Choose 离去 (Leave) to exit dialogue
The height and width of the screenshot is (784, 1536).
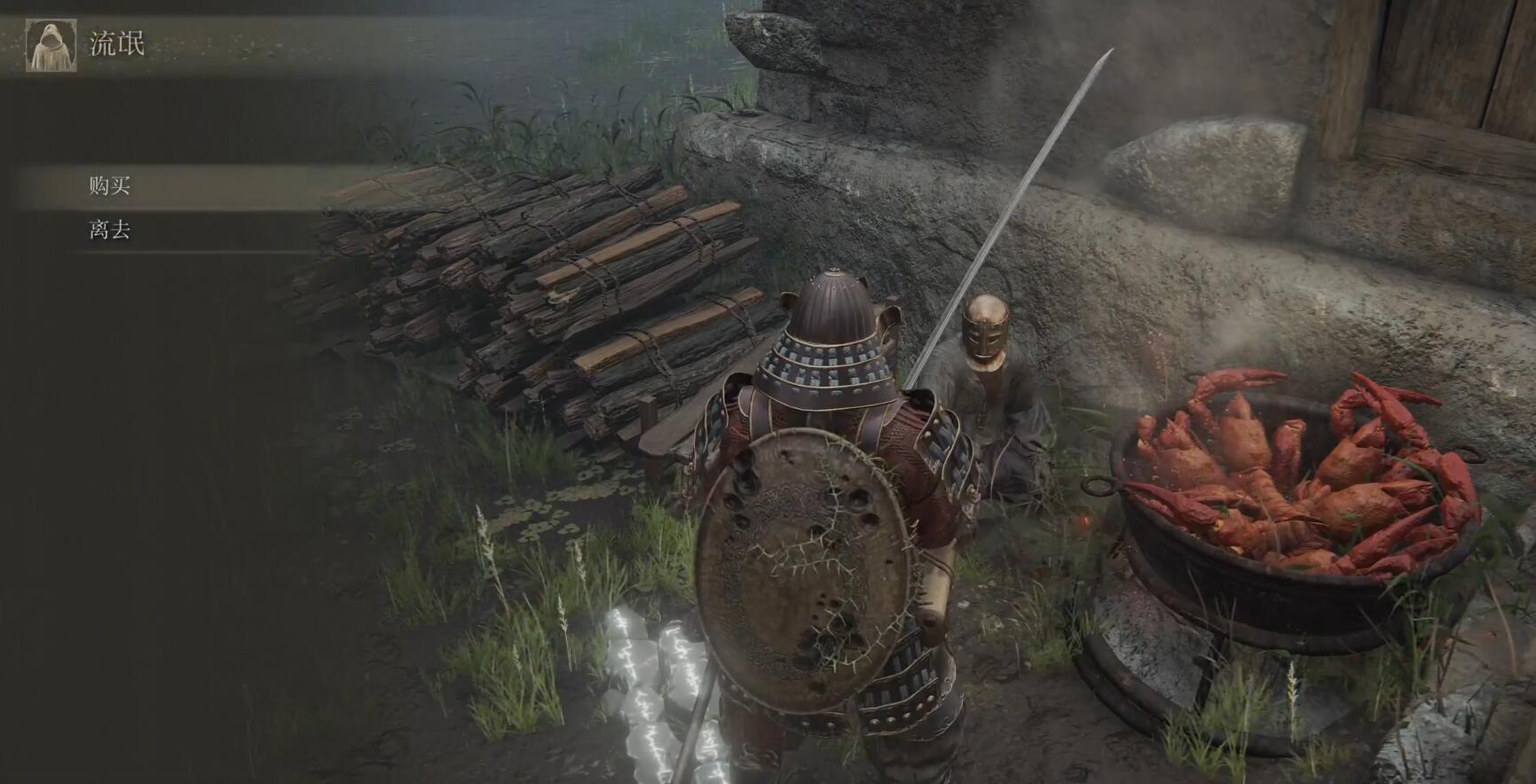tap(110, 231)
